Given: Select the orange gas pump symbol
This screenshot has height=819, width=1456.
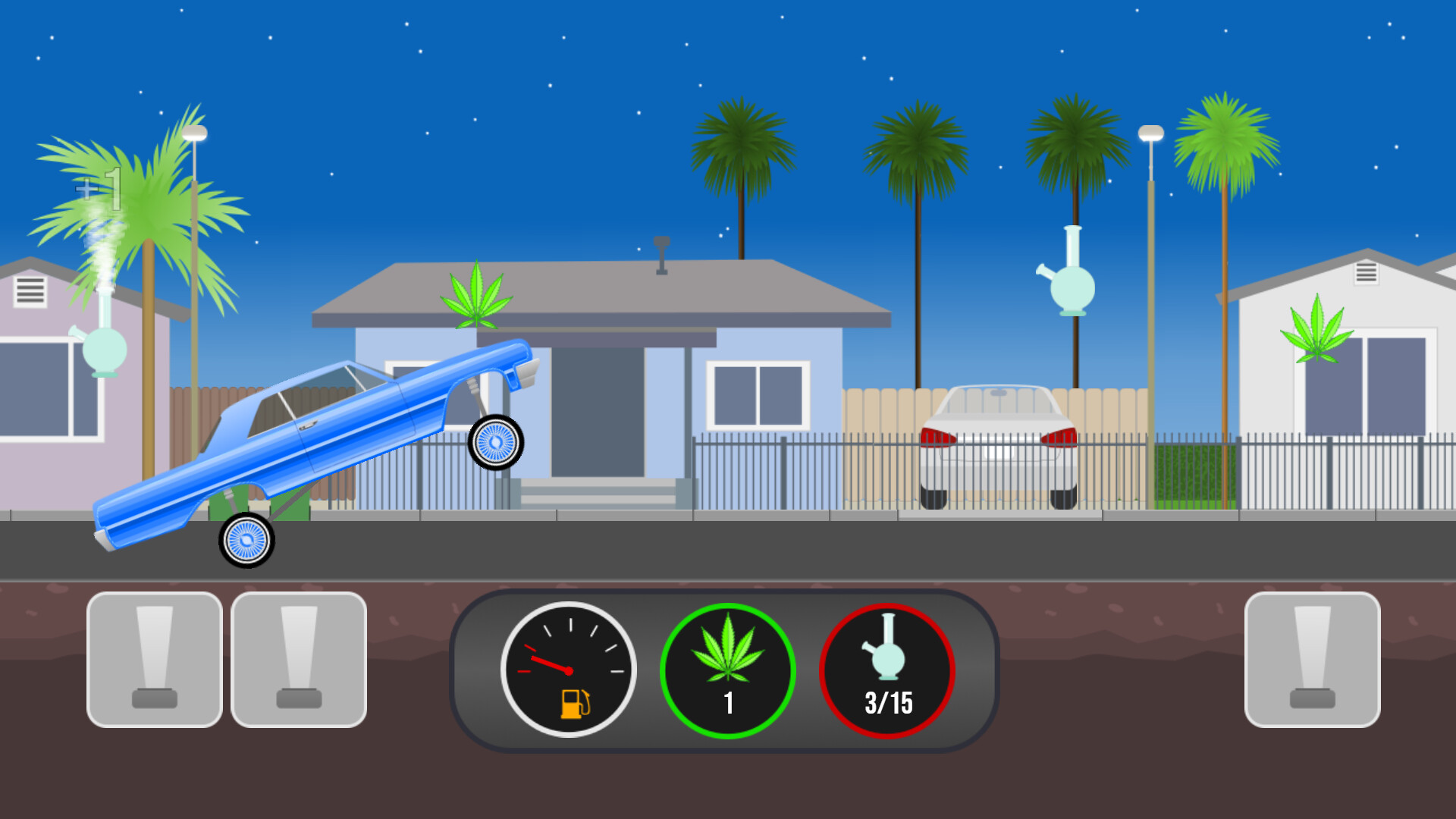Looking at the screenshot, I should 576,705.
